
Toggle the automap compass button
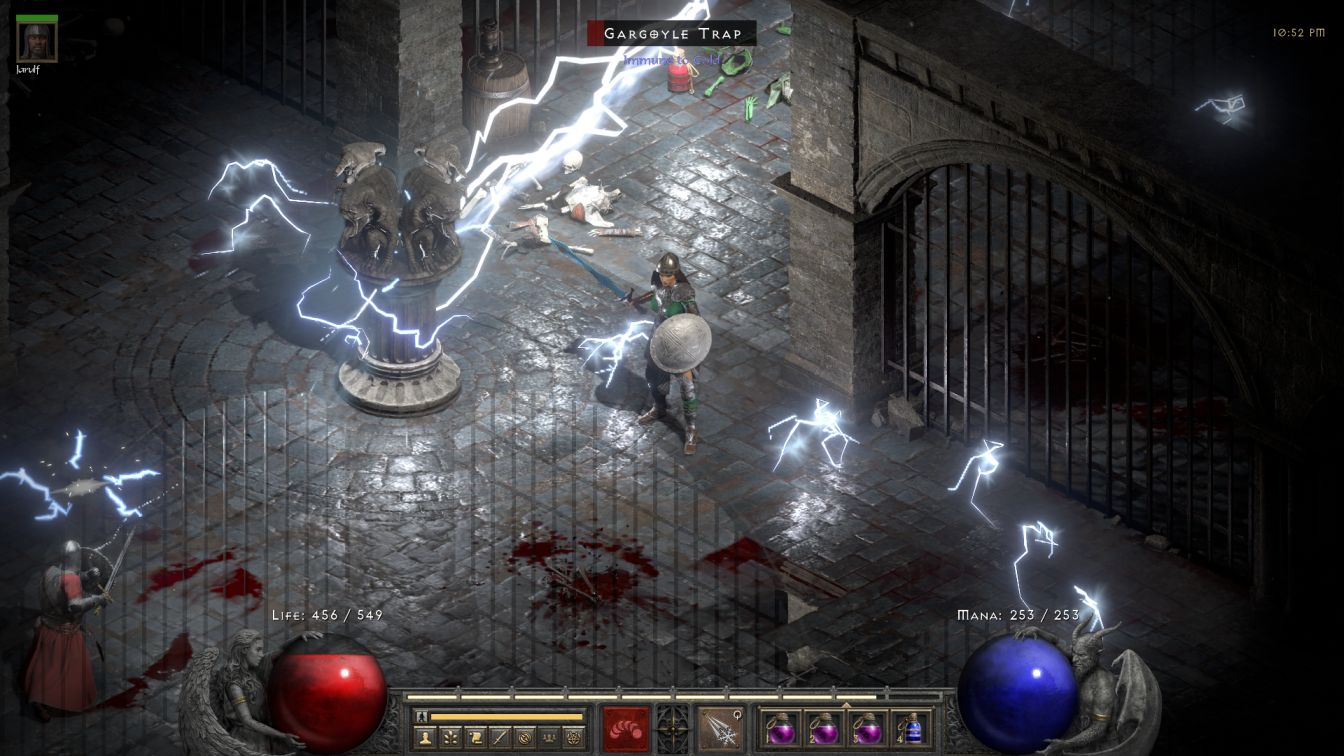522,738
